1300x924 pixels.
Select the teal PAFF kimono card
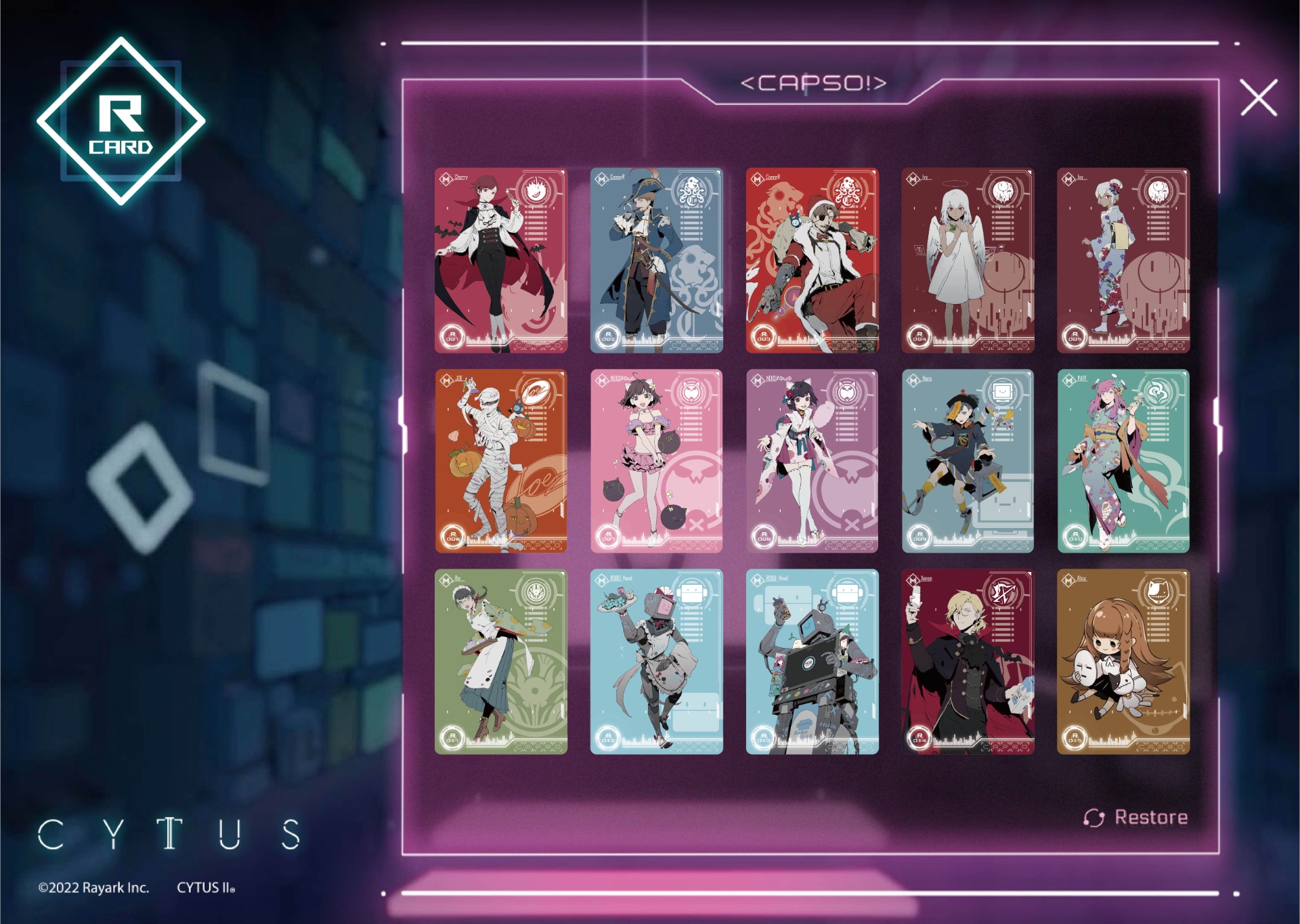point(1123,461)
